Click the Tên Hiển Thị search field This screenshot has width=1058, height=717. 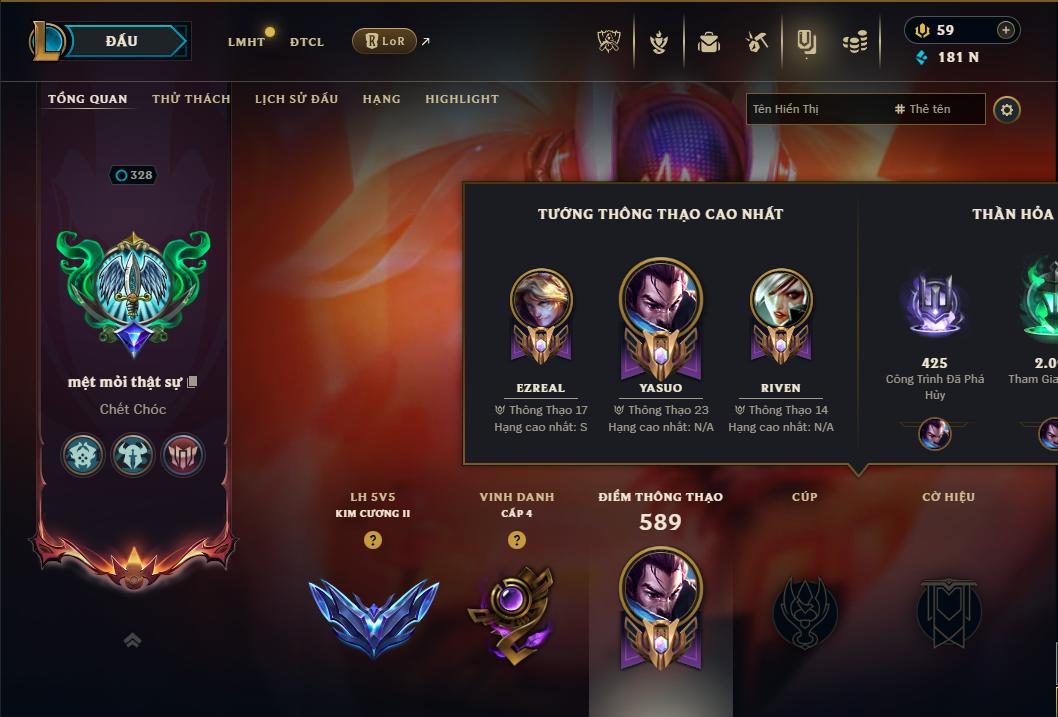(x=815, y=109)
